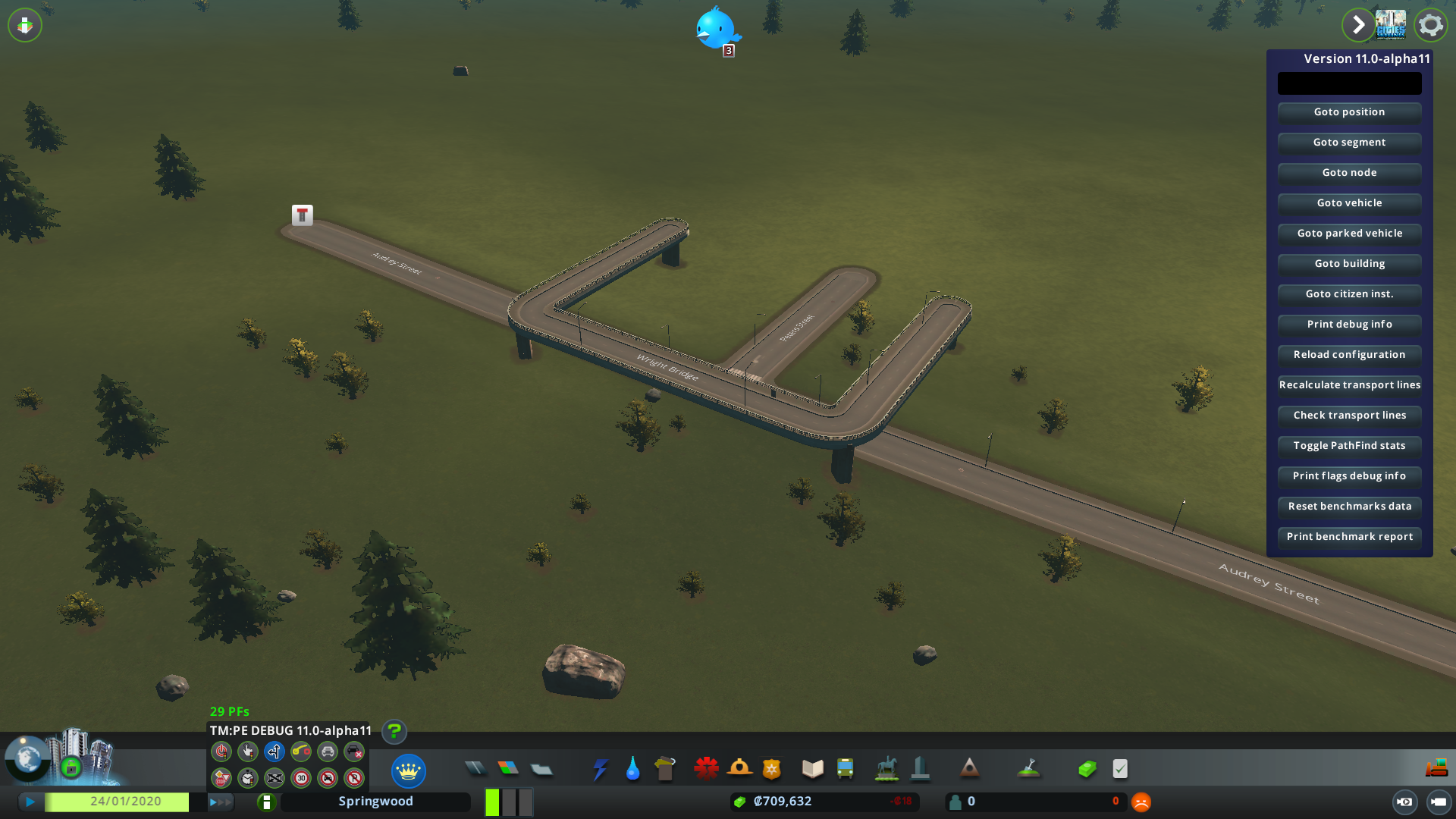
Task: Open the Lane Connector tool
Action: click(x=300, y=752)
